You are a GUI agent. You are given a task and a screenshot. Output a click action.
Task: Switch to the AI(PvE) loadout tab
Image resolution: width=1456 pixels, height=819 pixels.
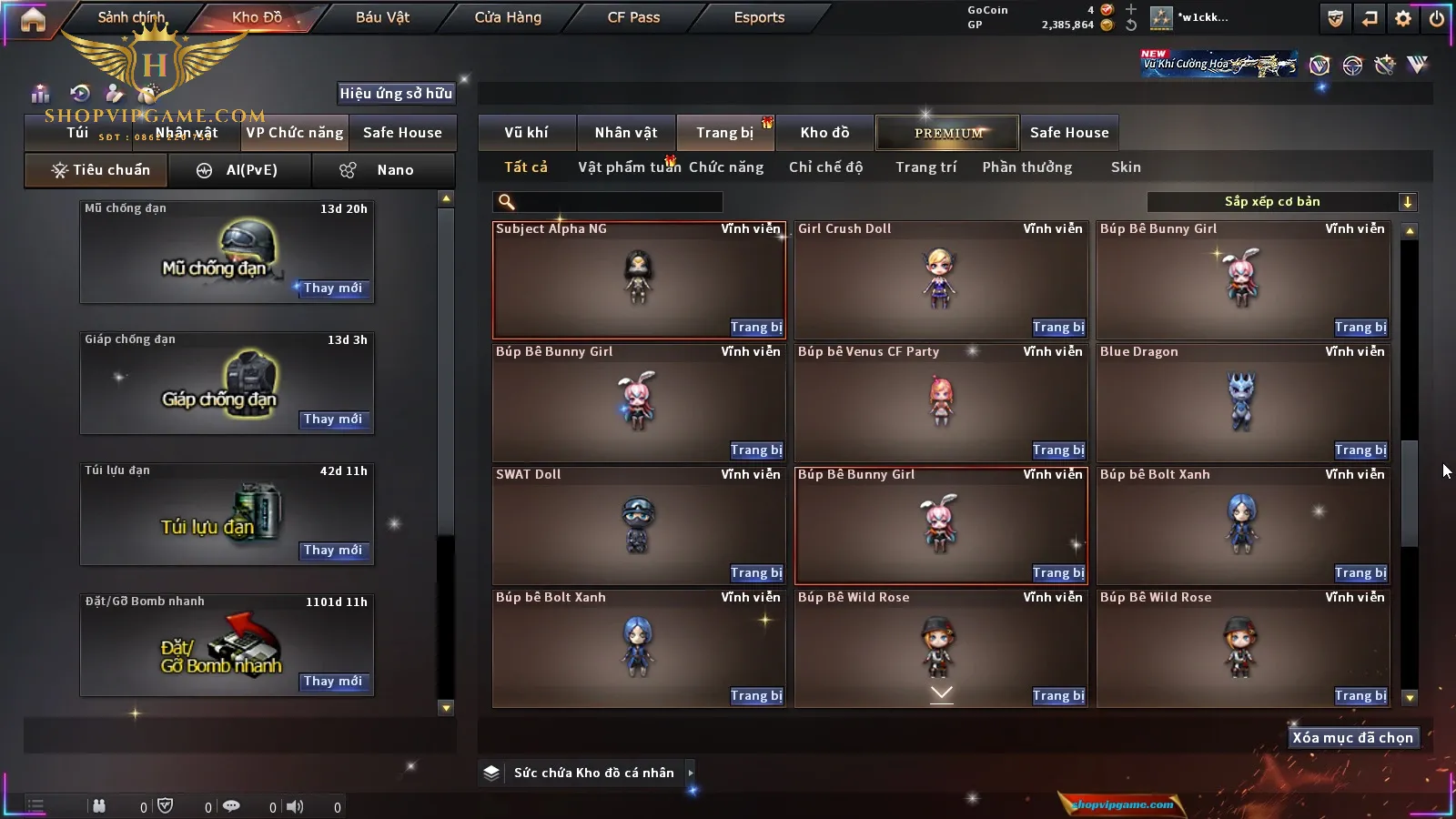(x=240, y=170)
